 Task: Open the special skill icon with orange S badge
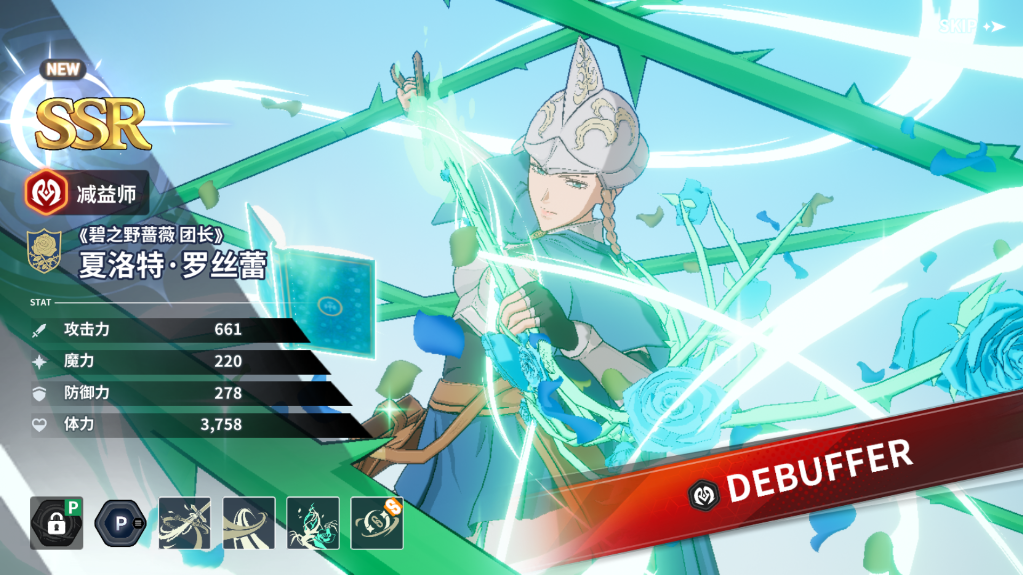click(x=377, y=523)
